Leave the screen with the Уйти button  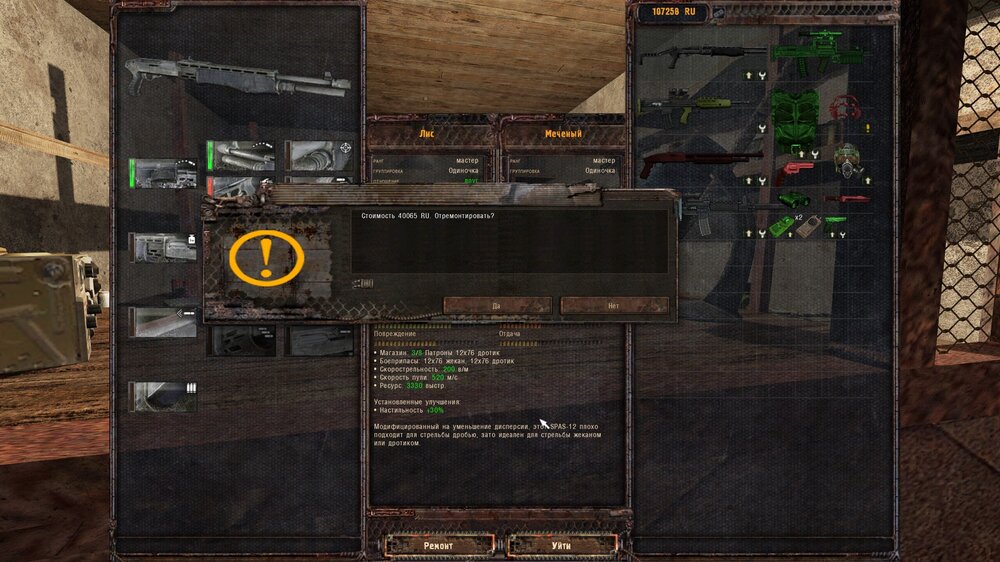[x=560, y=545]
